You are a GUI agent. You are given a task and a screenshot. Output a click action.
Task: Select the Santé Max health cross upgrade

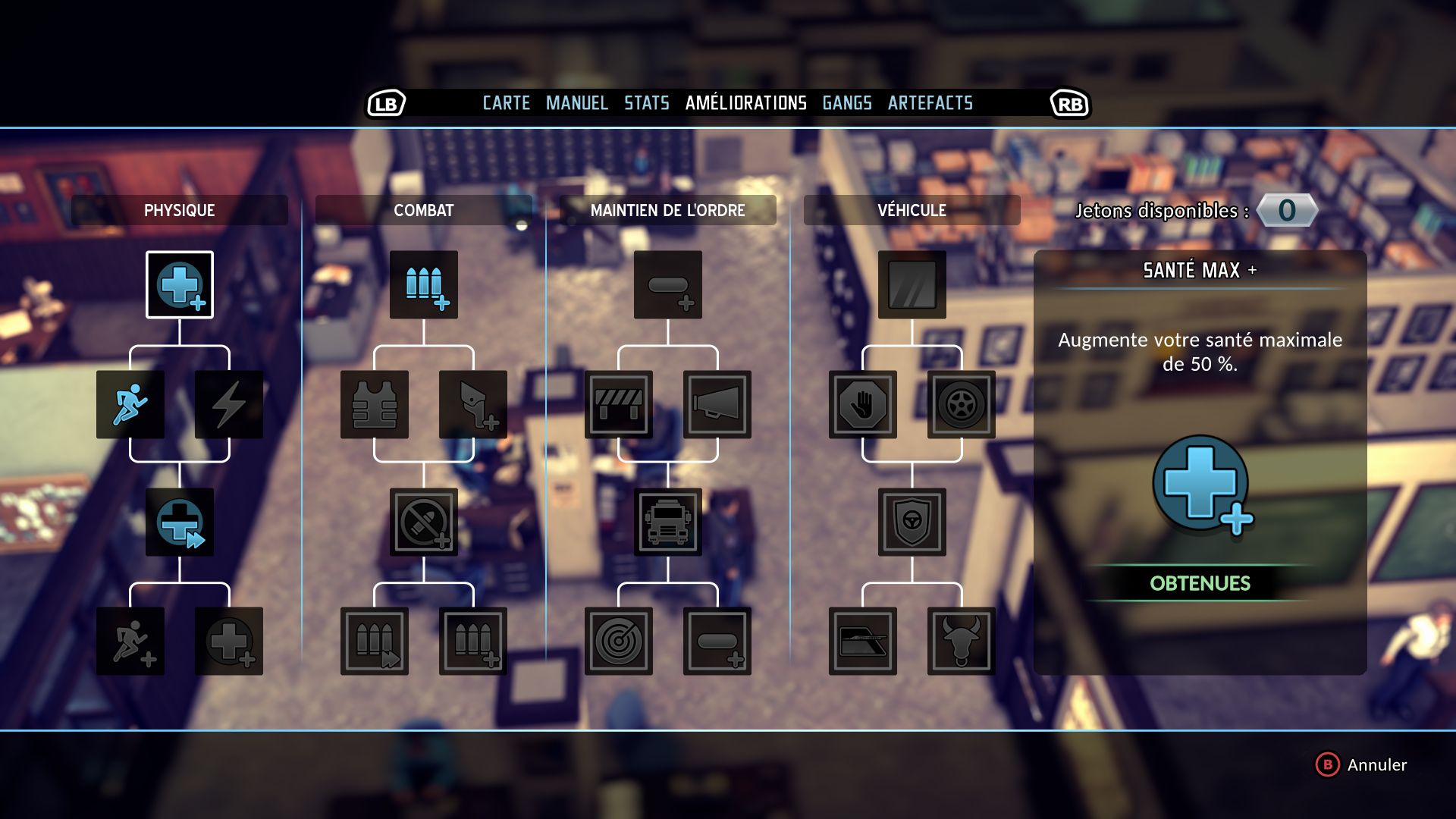tap(180, 284)
